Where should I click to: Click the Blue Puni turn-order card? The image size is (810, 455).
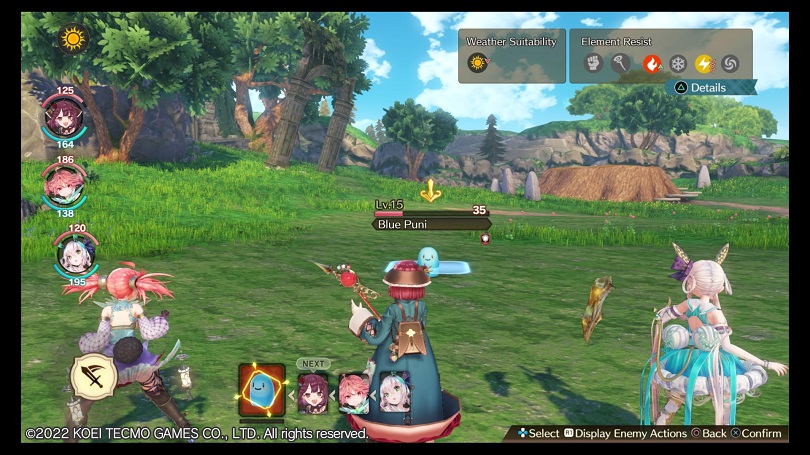point(261,390)
